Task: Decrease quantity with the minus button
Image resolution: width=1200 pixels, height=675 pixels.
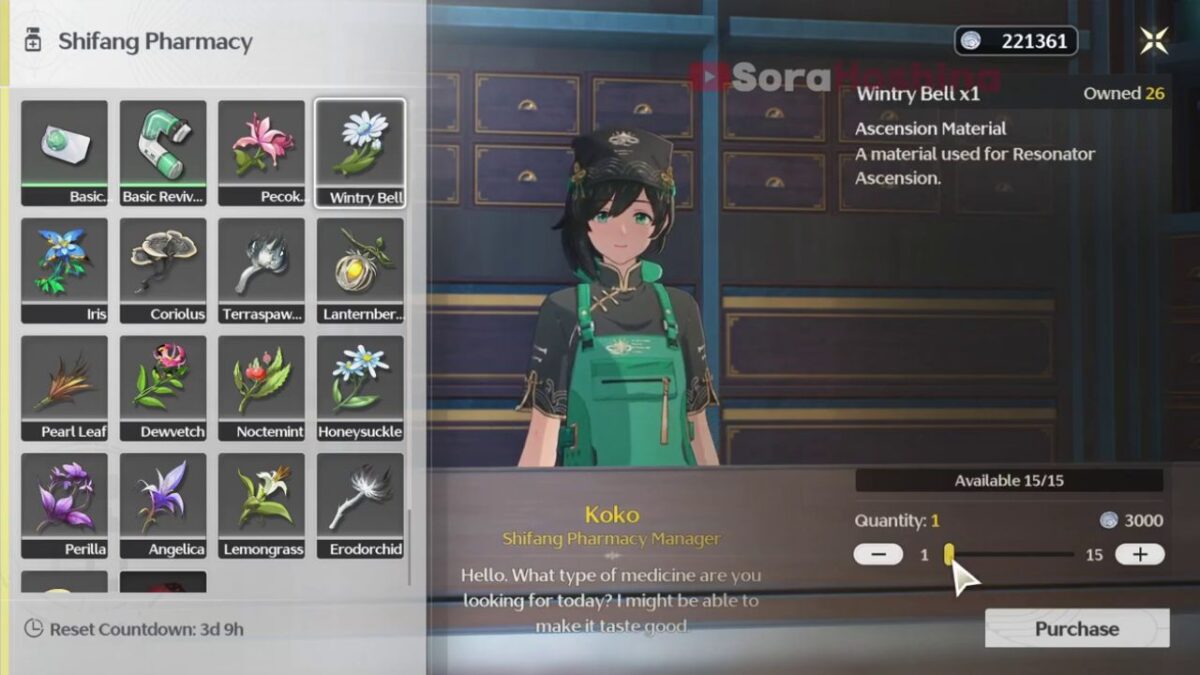Action: coord(878,554)
